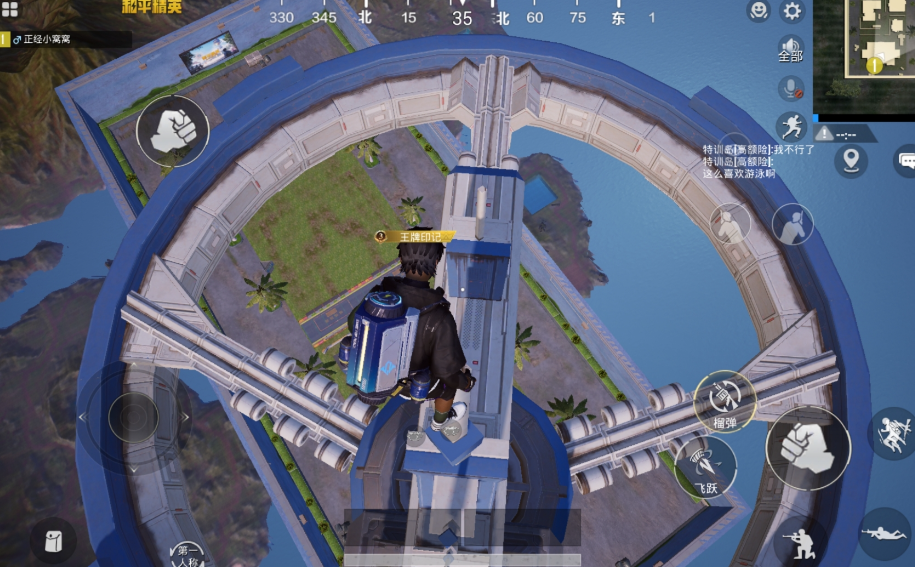915x567 pixels.
Task: Open the emoji face menu
Action: 759,11
